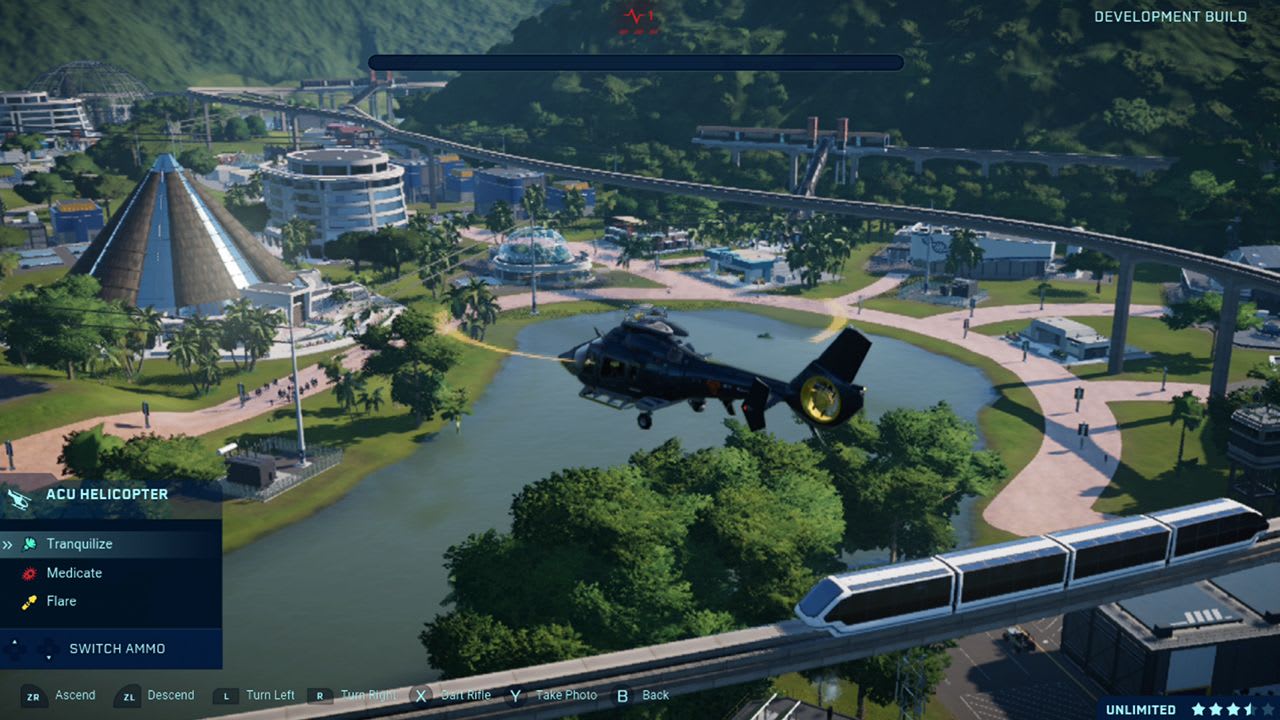Image resolution: width=1280 pixels, height=720 pixels.
Task: Click the Switch Ammo up arrow
Action: click(15, 641)
